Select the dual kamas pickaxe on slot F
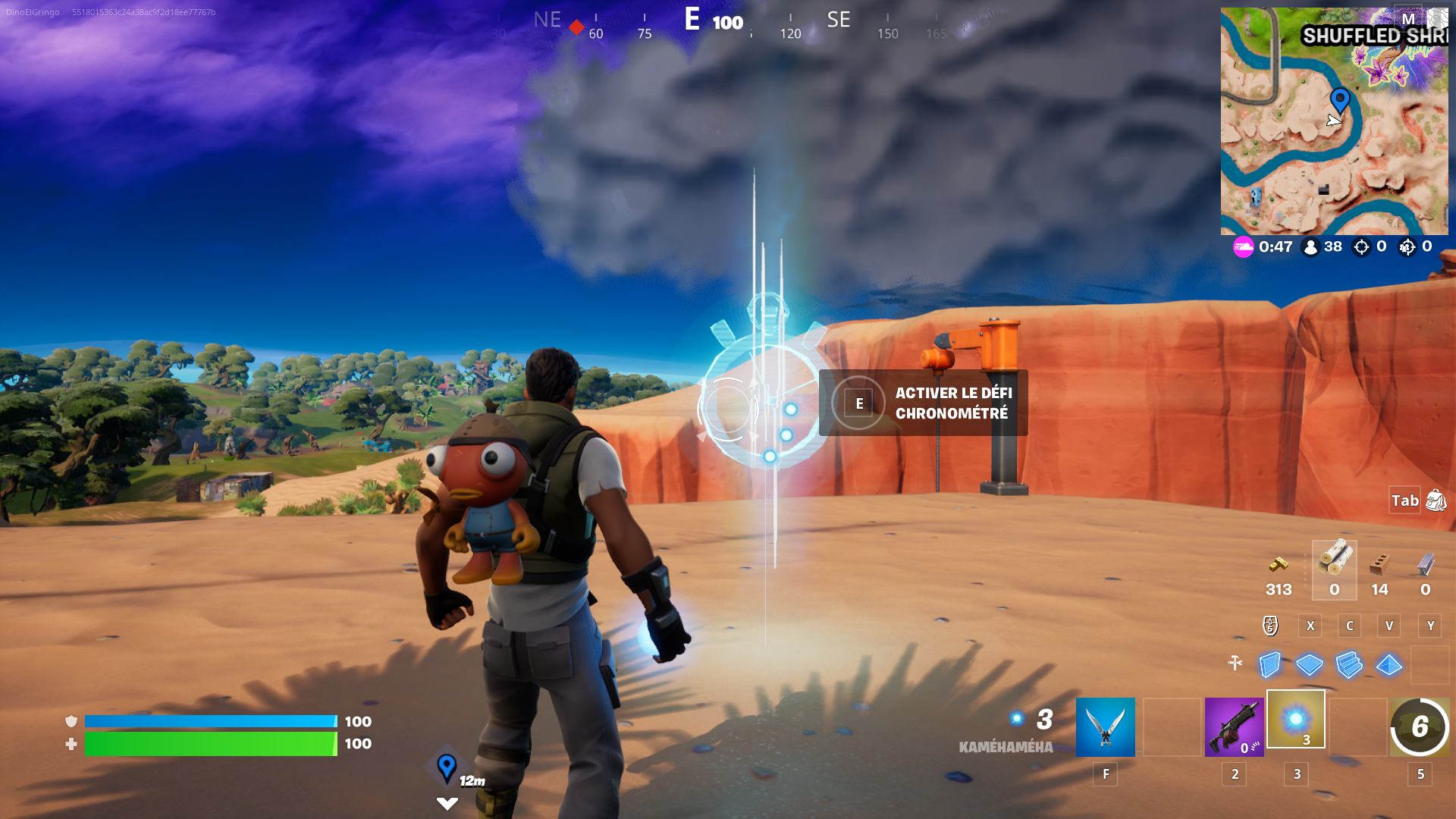 1104,726
